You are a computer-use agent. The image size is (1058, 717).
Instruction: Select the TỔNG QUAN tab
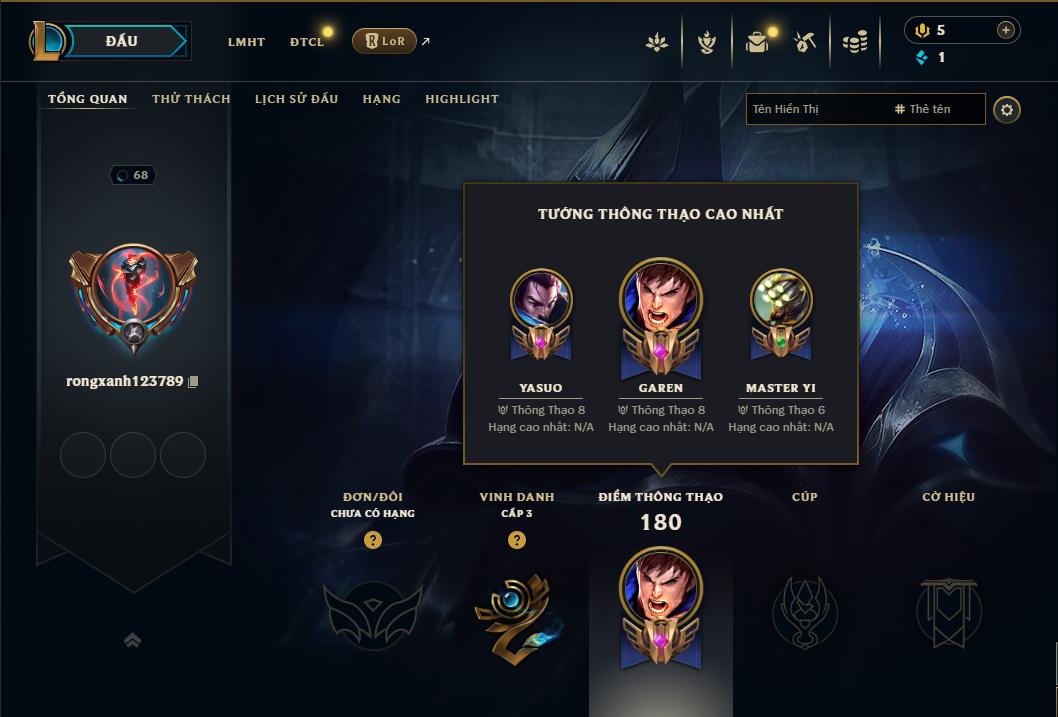pyautogui.click(x=88, y=99)
